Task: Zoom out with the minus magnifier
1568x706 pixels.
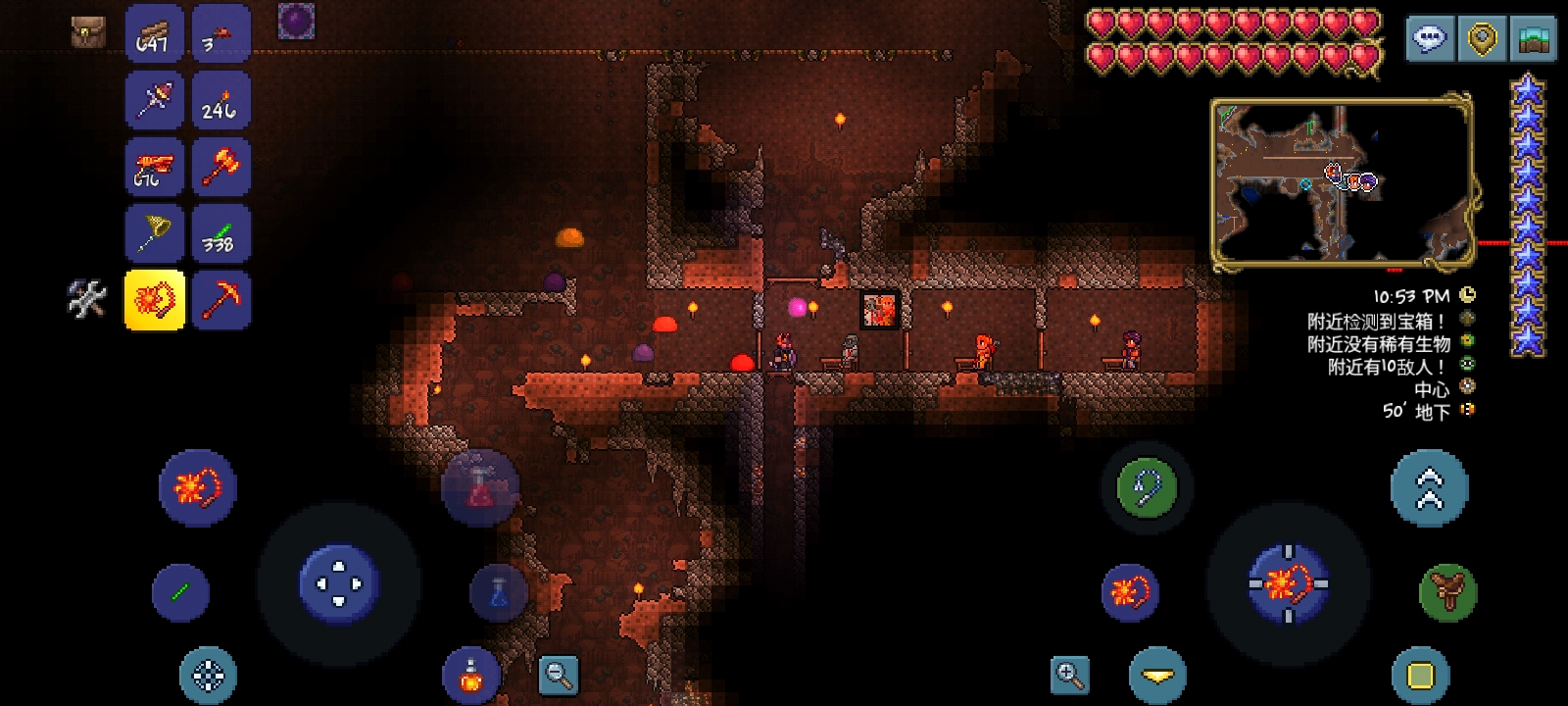Action: [559, 674]
